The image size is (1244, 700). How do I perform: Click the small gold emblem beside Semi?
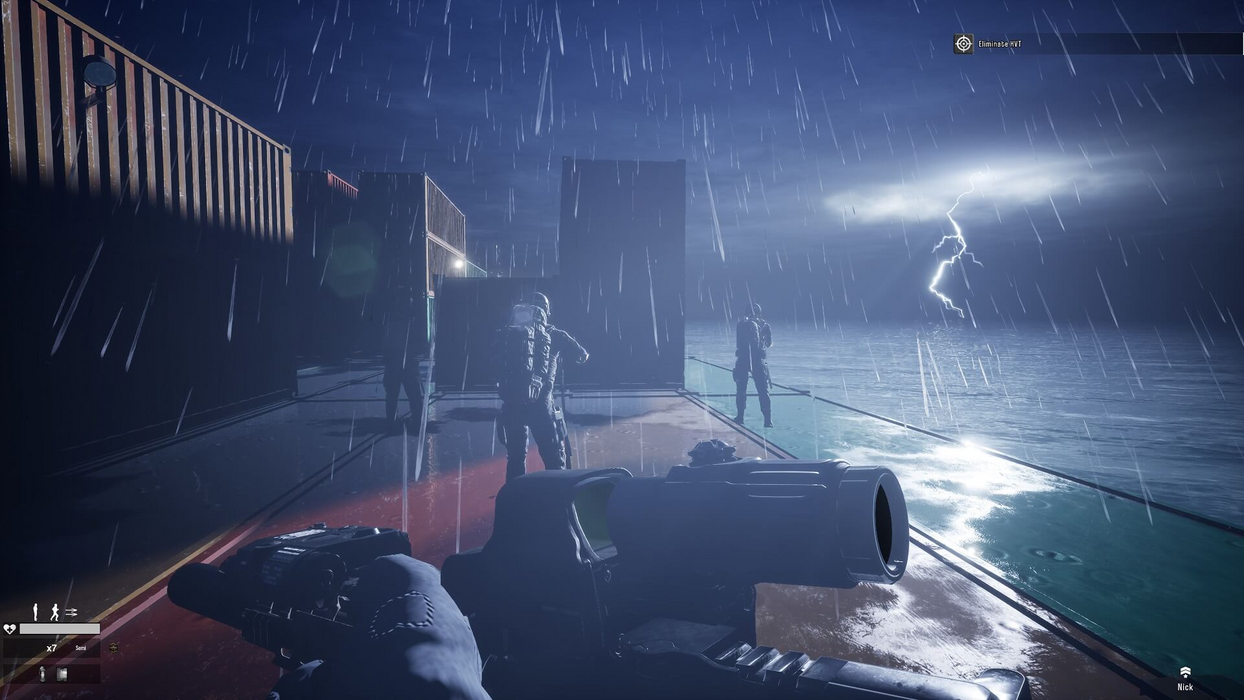tap(113, 648)
